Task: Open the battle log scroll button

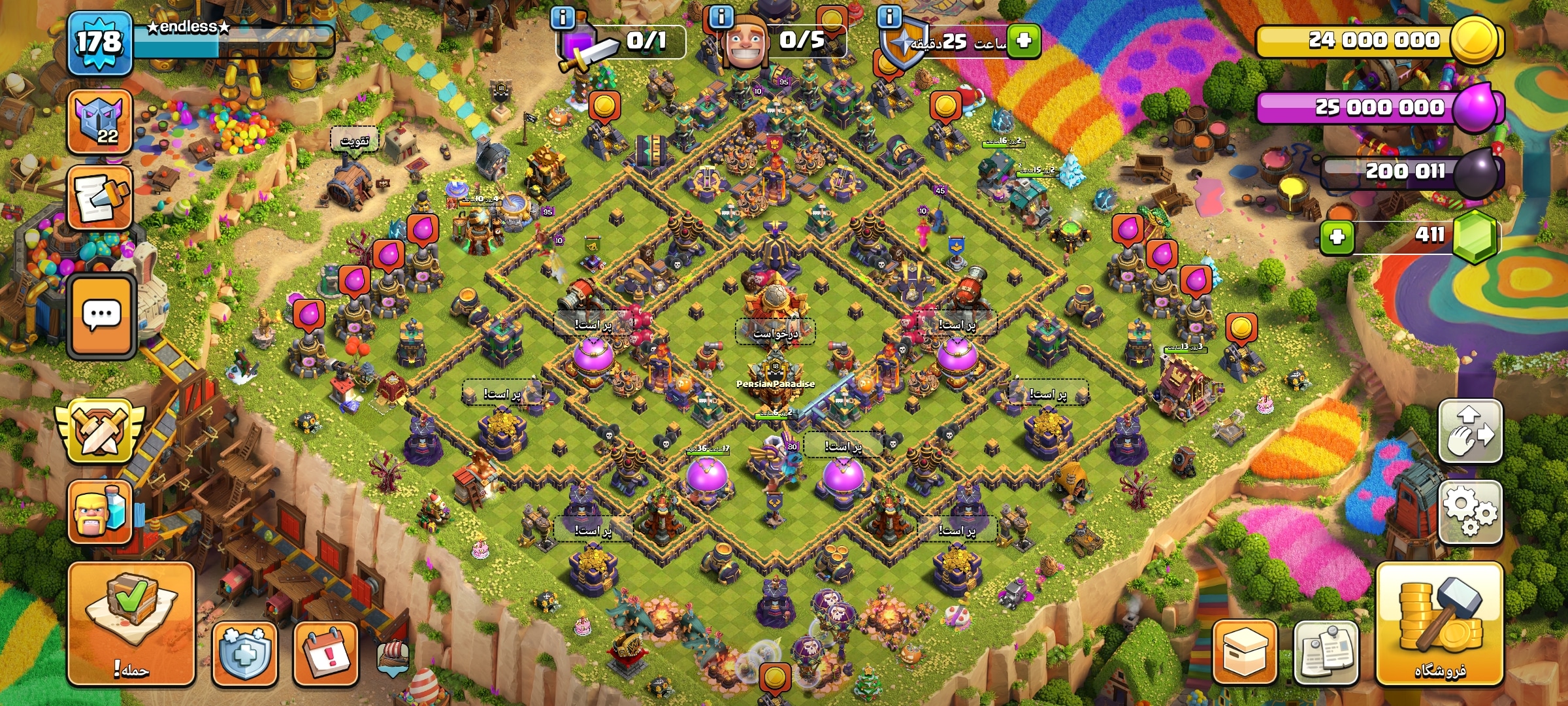Action: pyautogui.click(x=99, y=197)
